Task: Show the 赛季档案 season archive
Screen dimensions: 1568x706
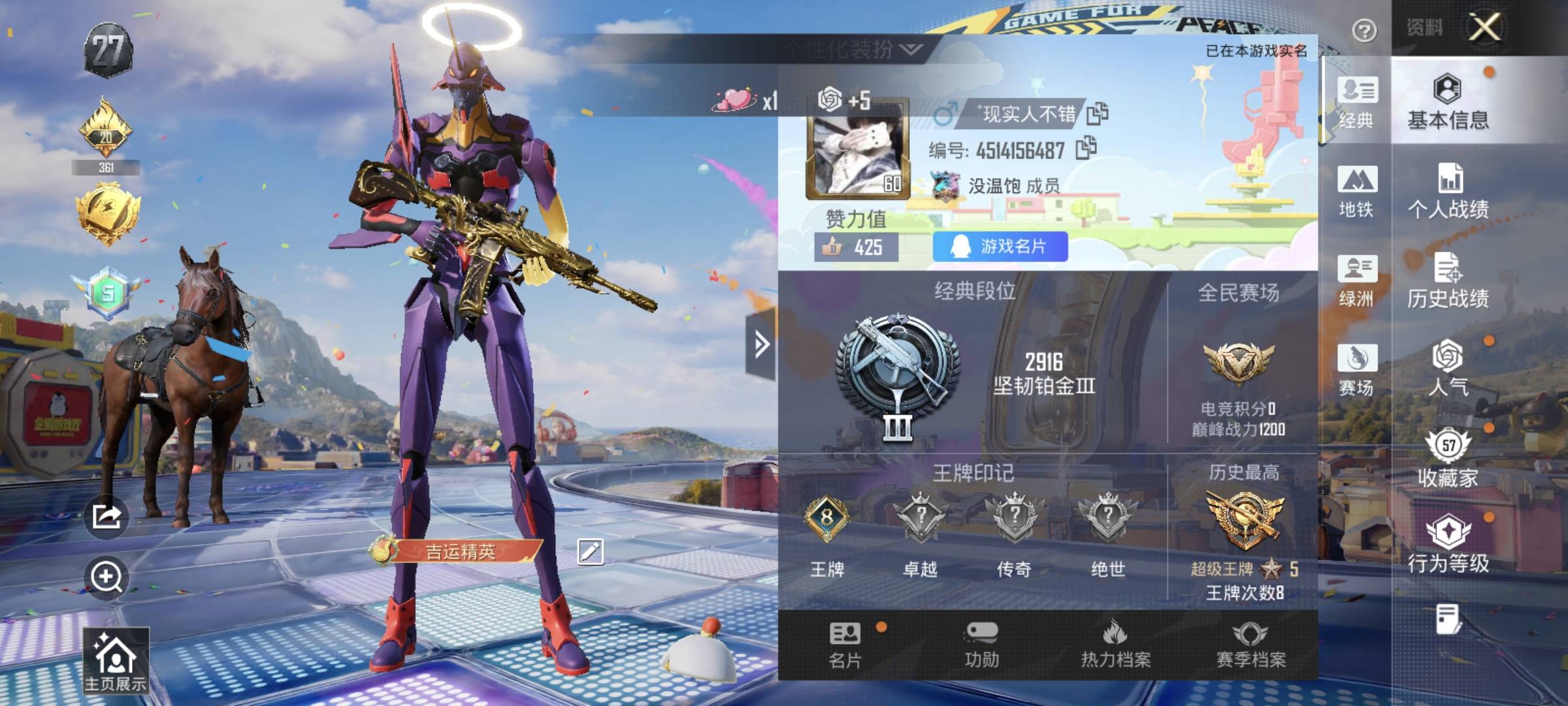Action: click(x=1250, y=645)
